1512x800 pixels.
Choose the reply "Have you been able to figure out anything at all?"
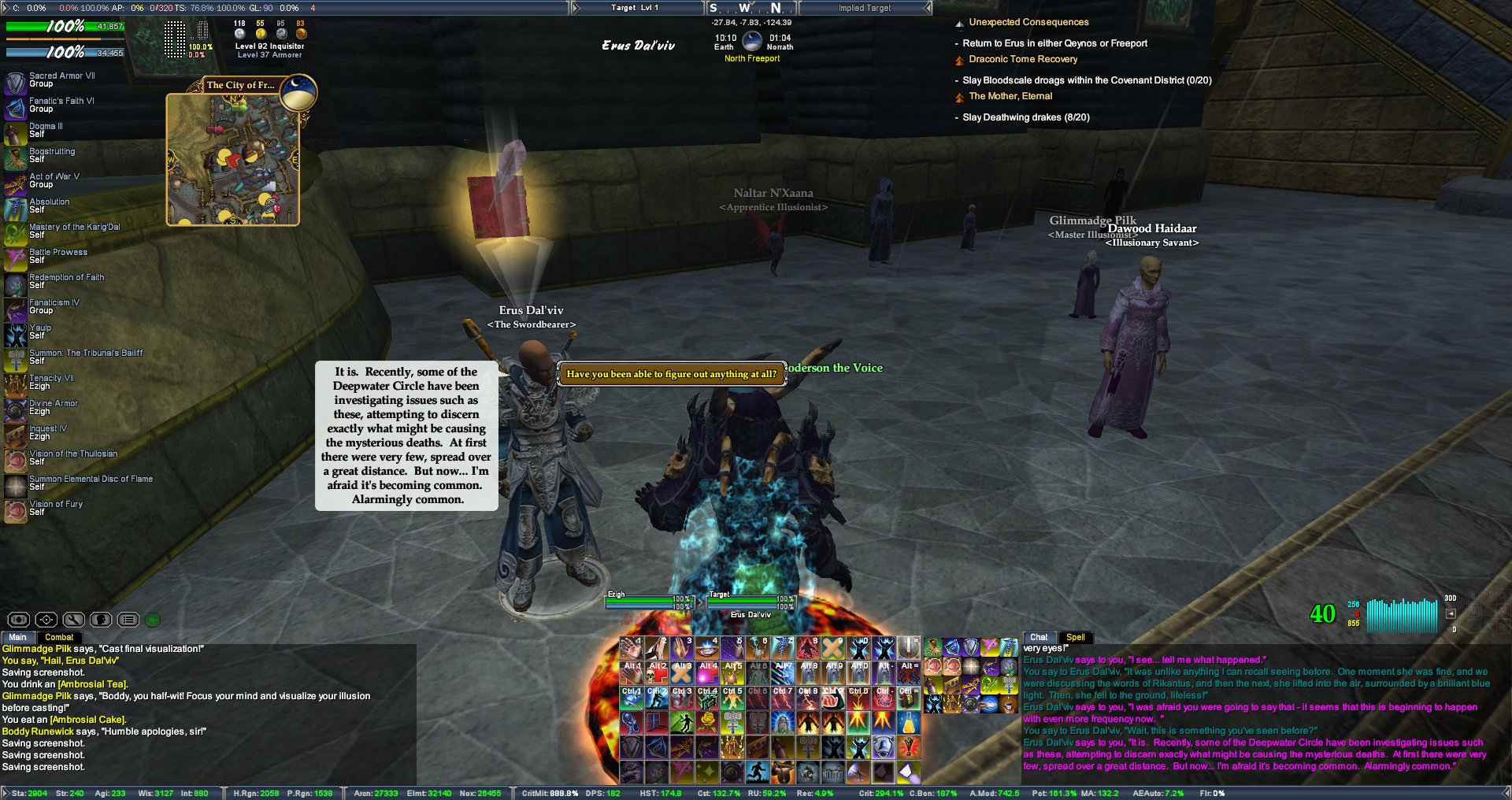tap(671, 374)
